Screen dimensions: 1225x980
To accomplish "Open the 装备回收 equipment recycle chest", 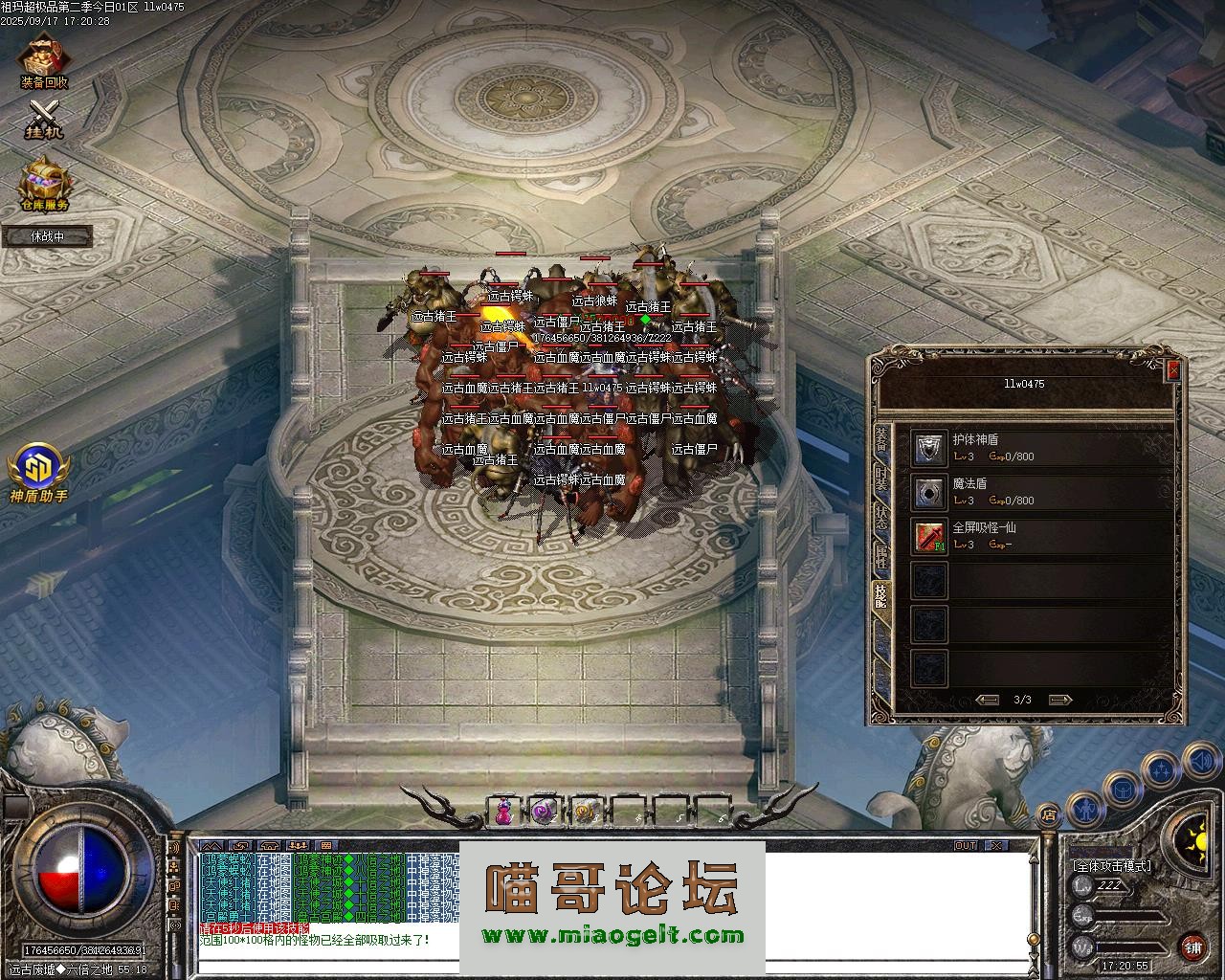I will pyautogui.click(x=44, y=59).
